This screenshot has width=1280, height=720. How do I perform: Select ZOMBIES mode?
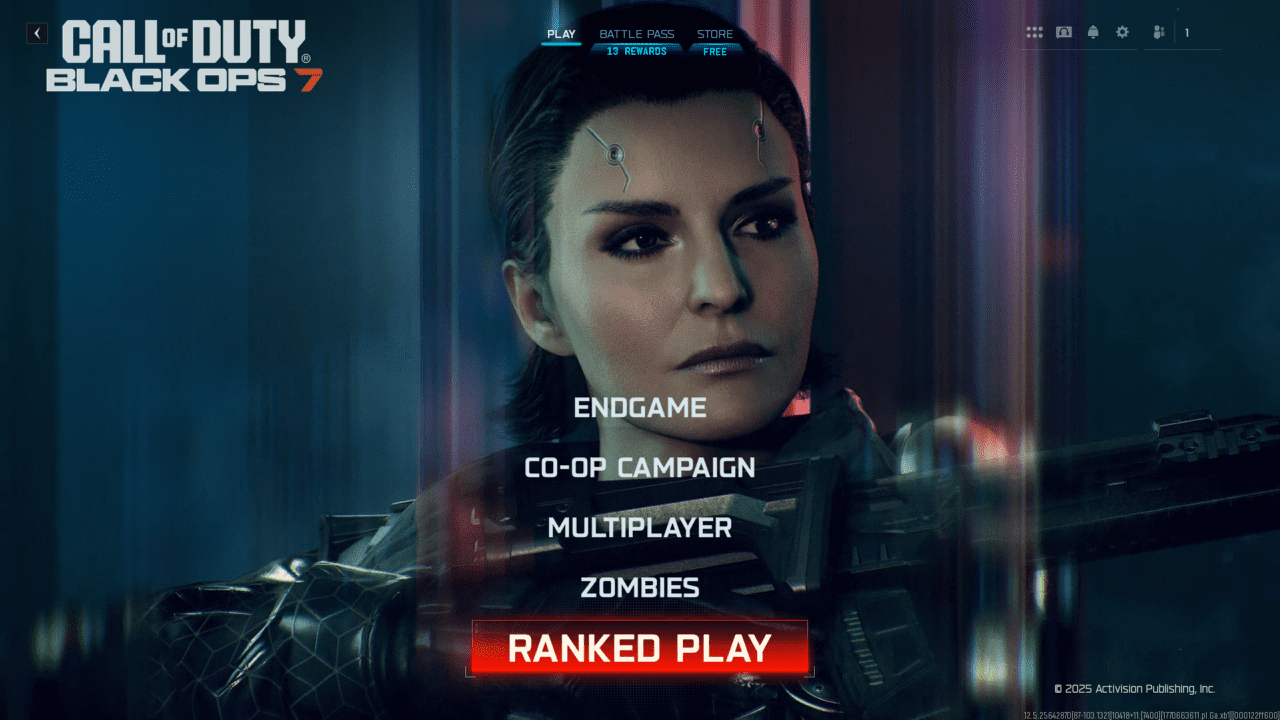tap(640, 587)
